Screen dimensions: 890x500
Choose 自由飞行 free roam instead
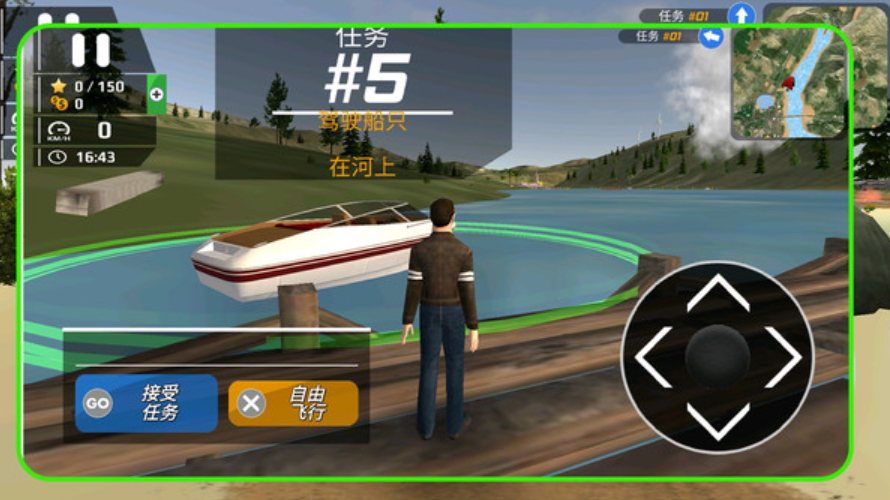(x=293, y=403)
